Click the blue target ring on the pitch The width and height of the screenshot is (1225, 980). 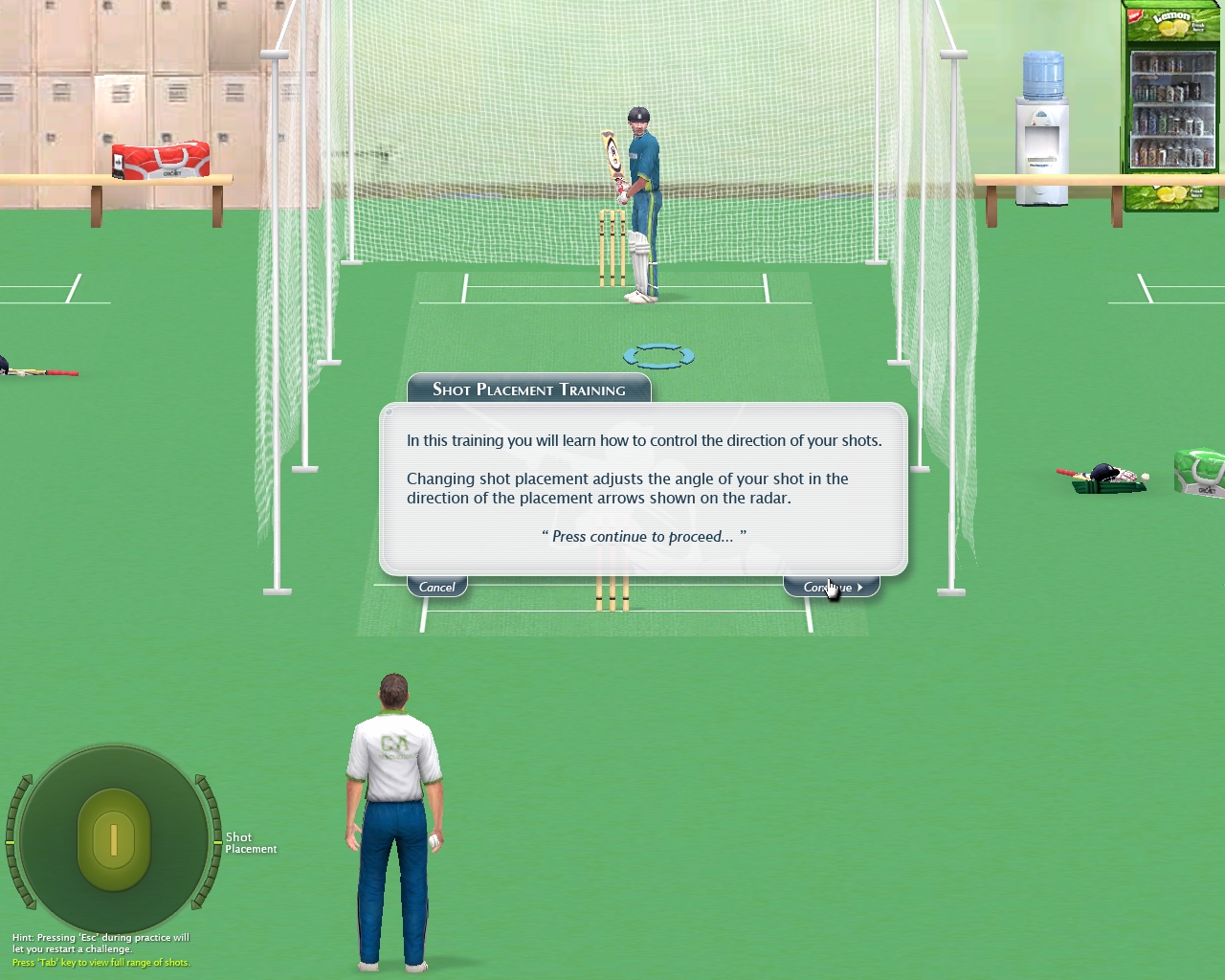(658, 355)
